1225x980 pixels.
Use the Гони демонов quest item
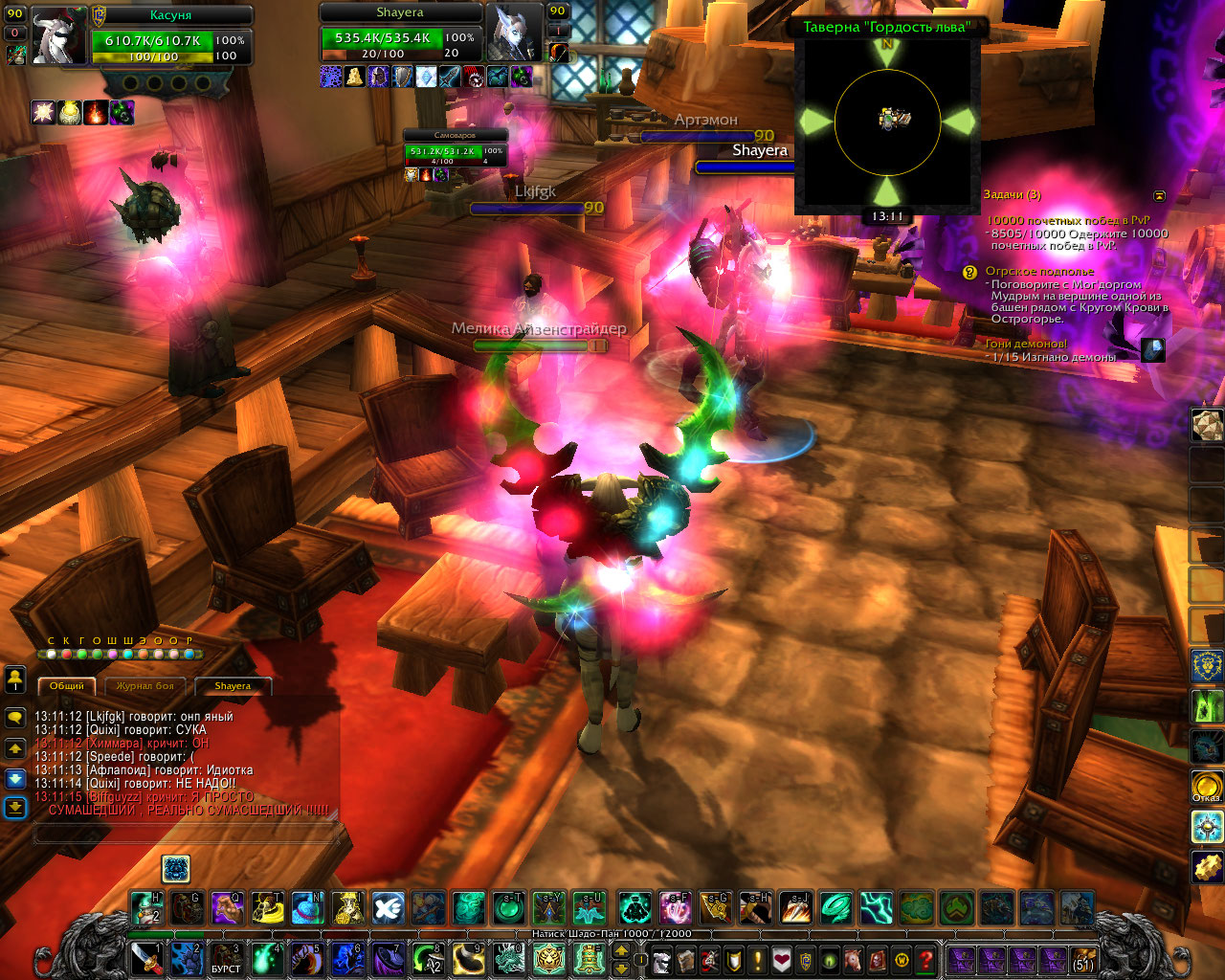click(1153, 350)
